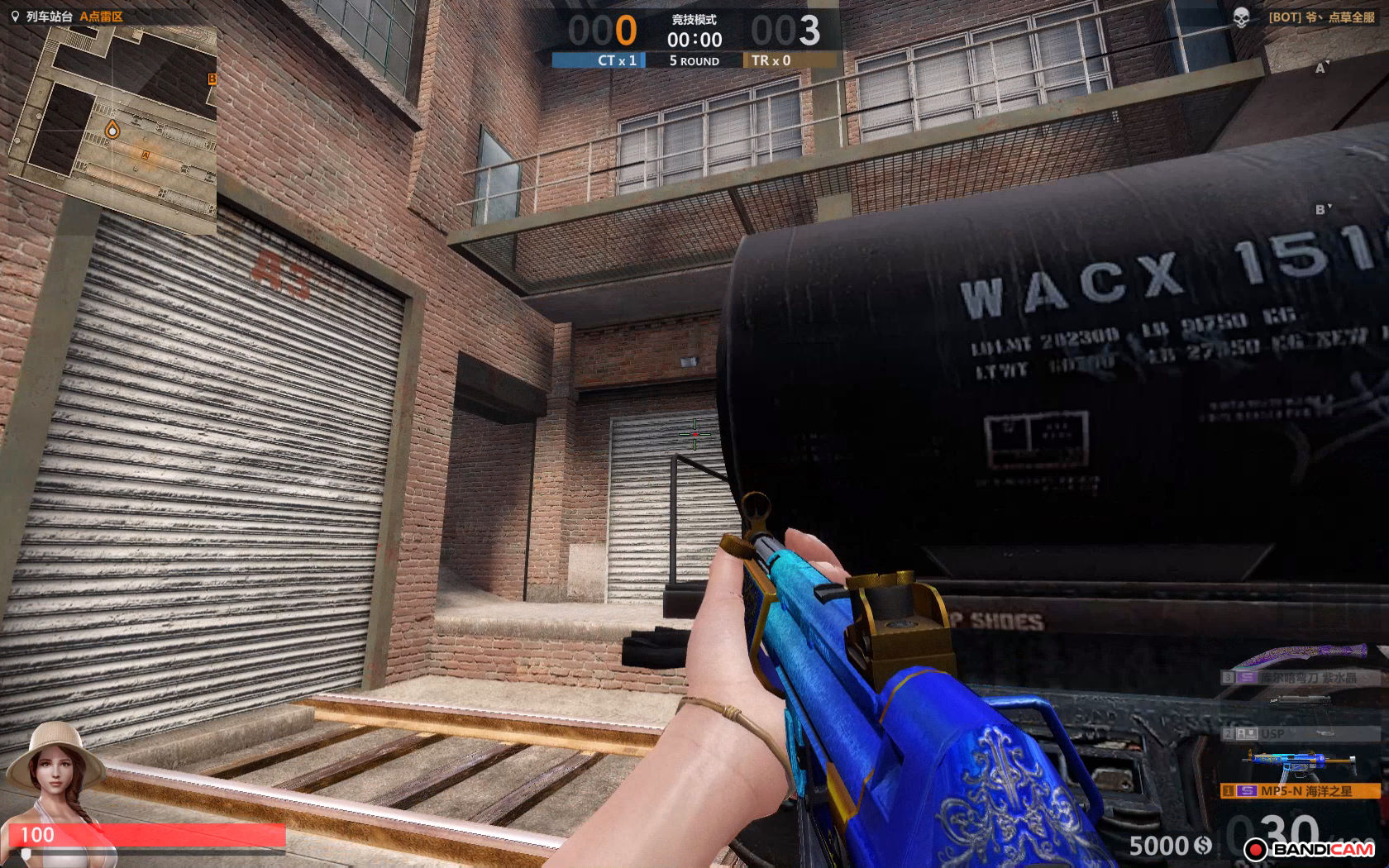Click the Bandicam recording watermark
Viewport: 1389px width, 868px height.
(x=1309, y=849)
